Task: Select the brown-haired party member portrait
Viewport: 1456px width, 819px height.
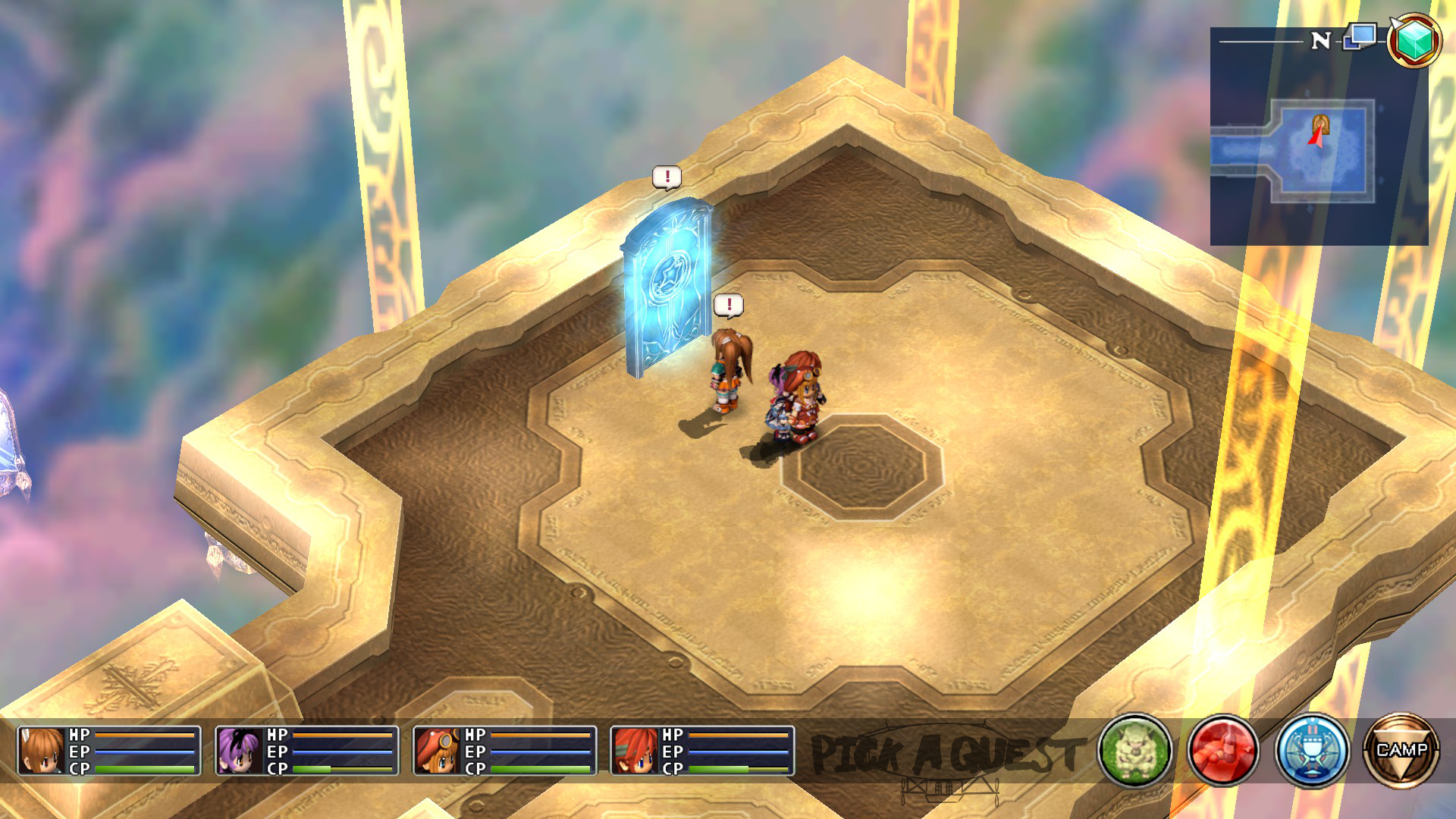Action: 41,751
